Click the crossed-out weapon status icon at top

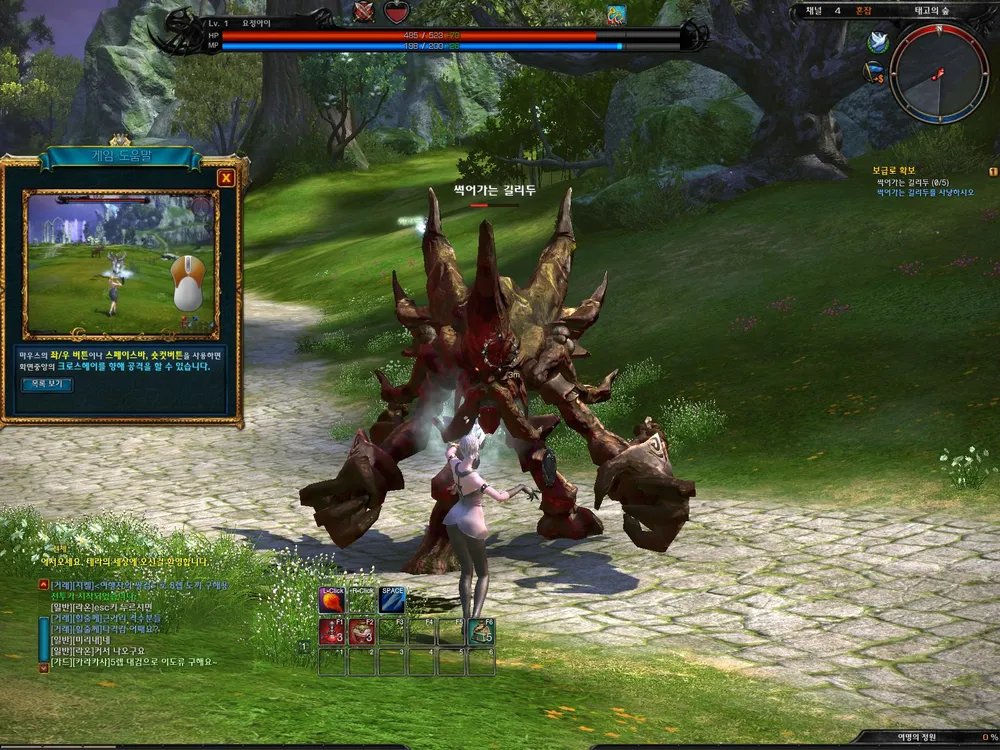363,12
